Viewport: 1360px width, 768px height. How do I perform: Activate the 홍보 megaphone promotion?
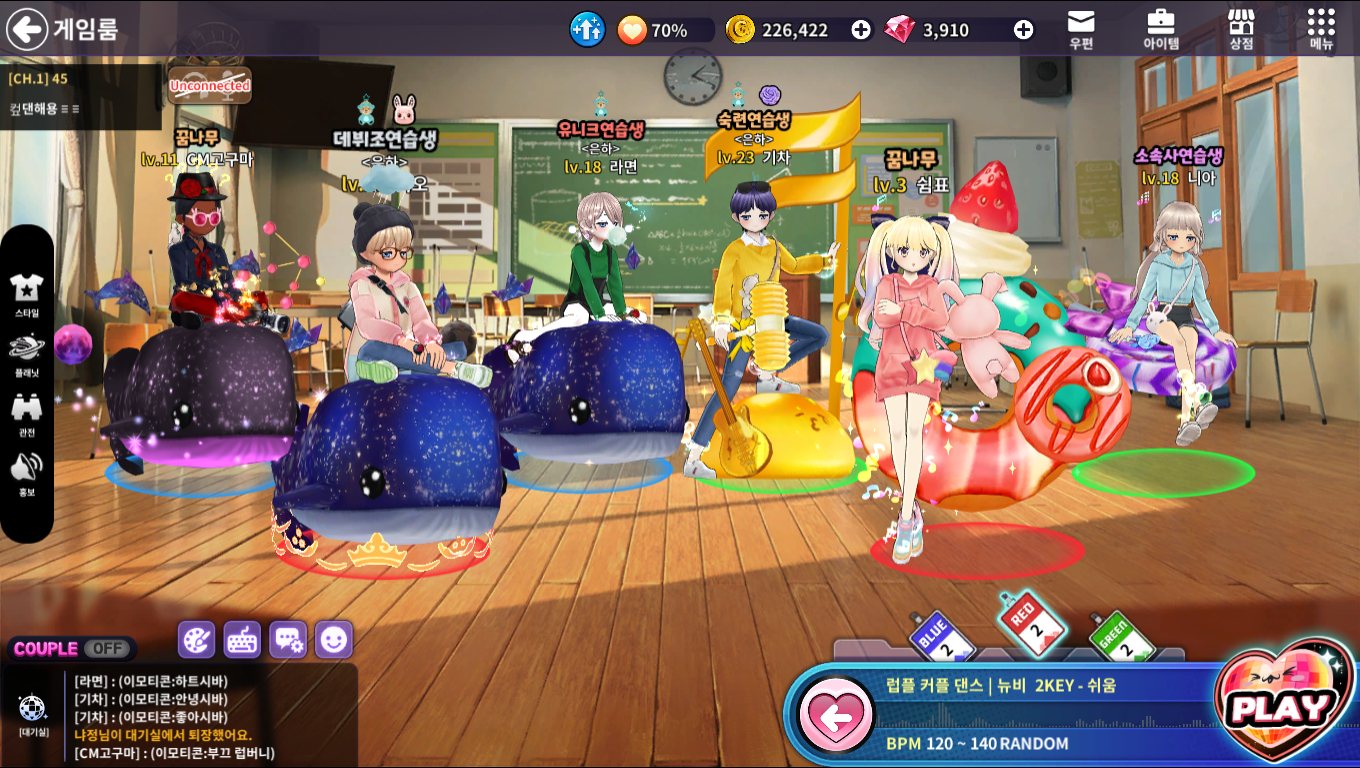click(x=27, y=474)
